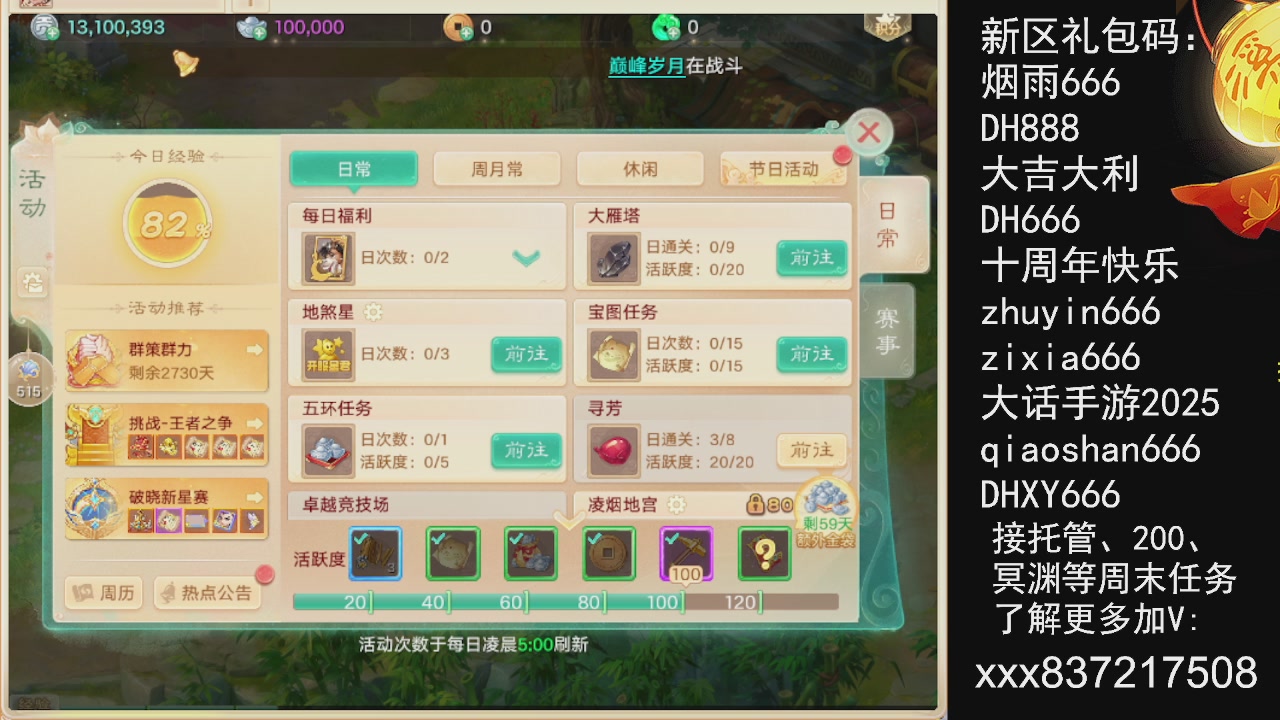The image size is (1280, 720).
Task: Switch to the 周月常 tab
Action: (x=497, y=168)
